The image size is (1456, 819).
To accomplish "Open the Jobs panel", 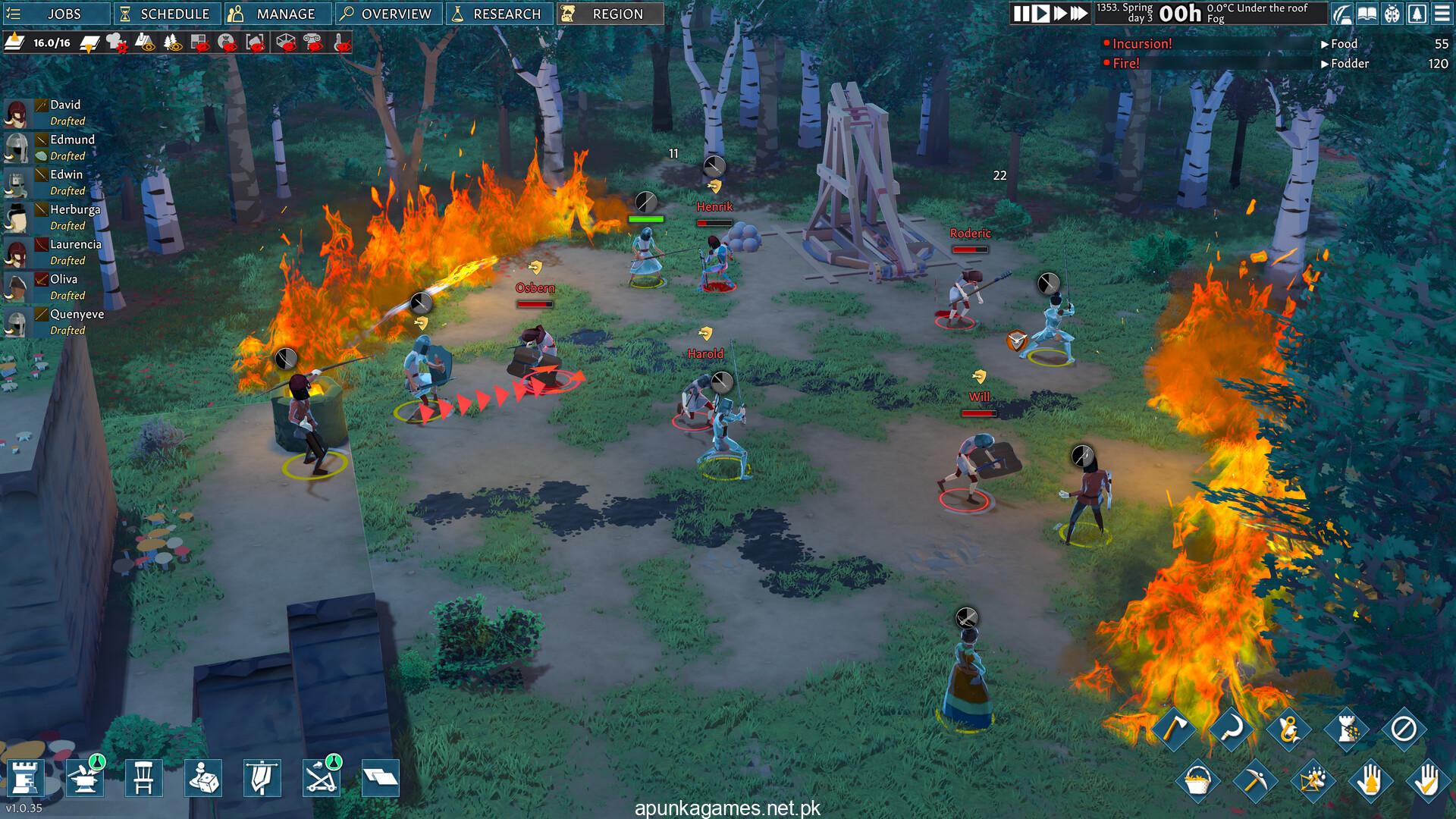I will [55, 14].
